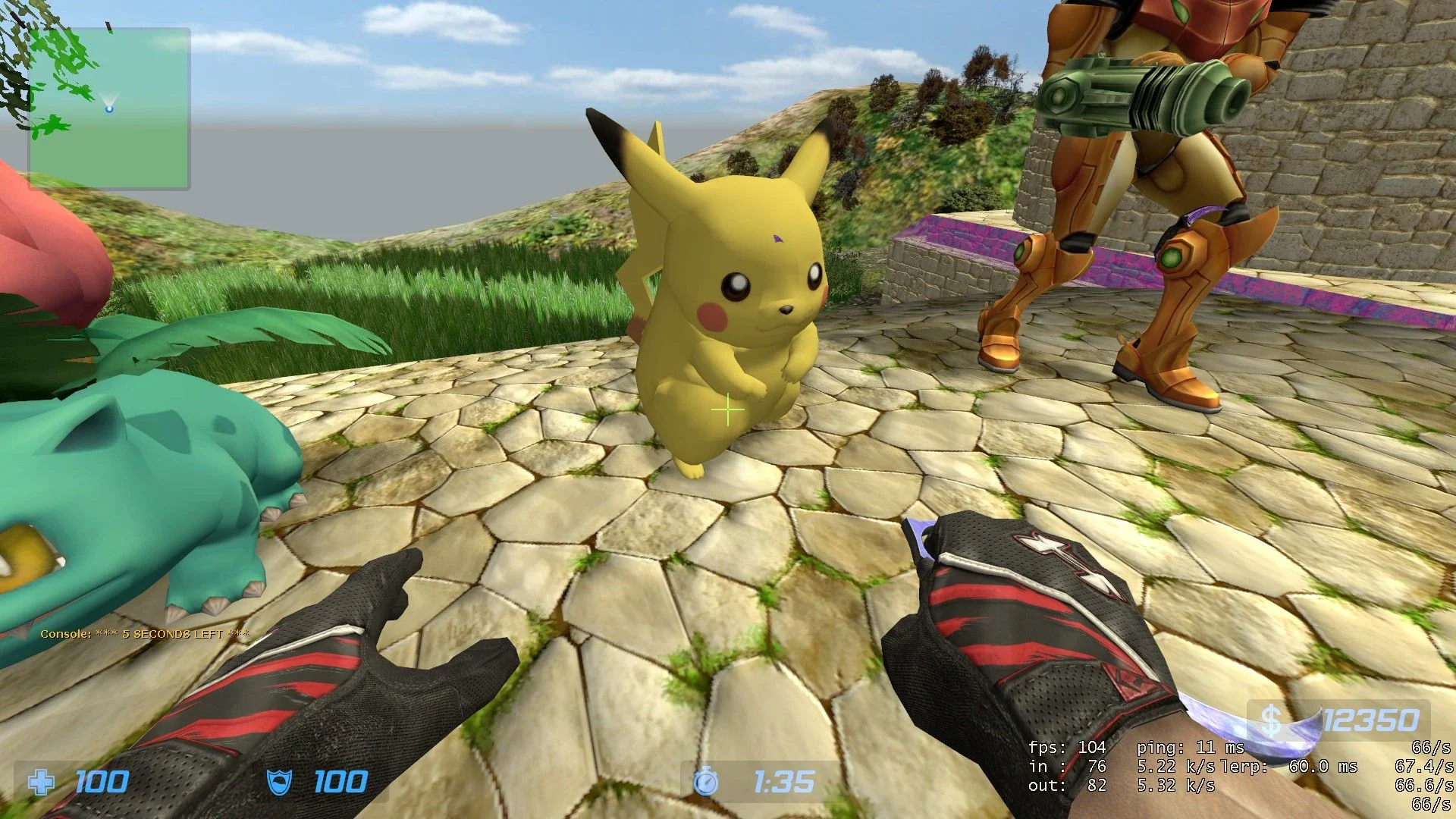Select the player marker on the radar
The width and height of the screenshot is (1456, 819).
click(109, 108)
